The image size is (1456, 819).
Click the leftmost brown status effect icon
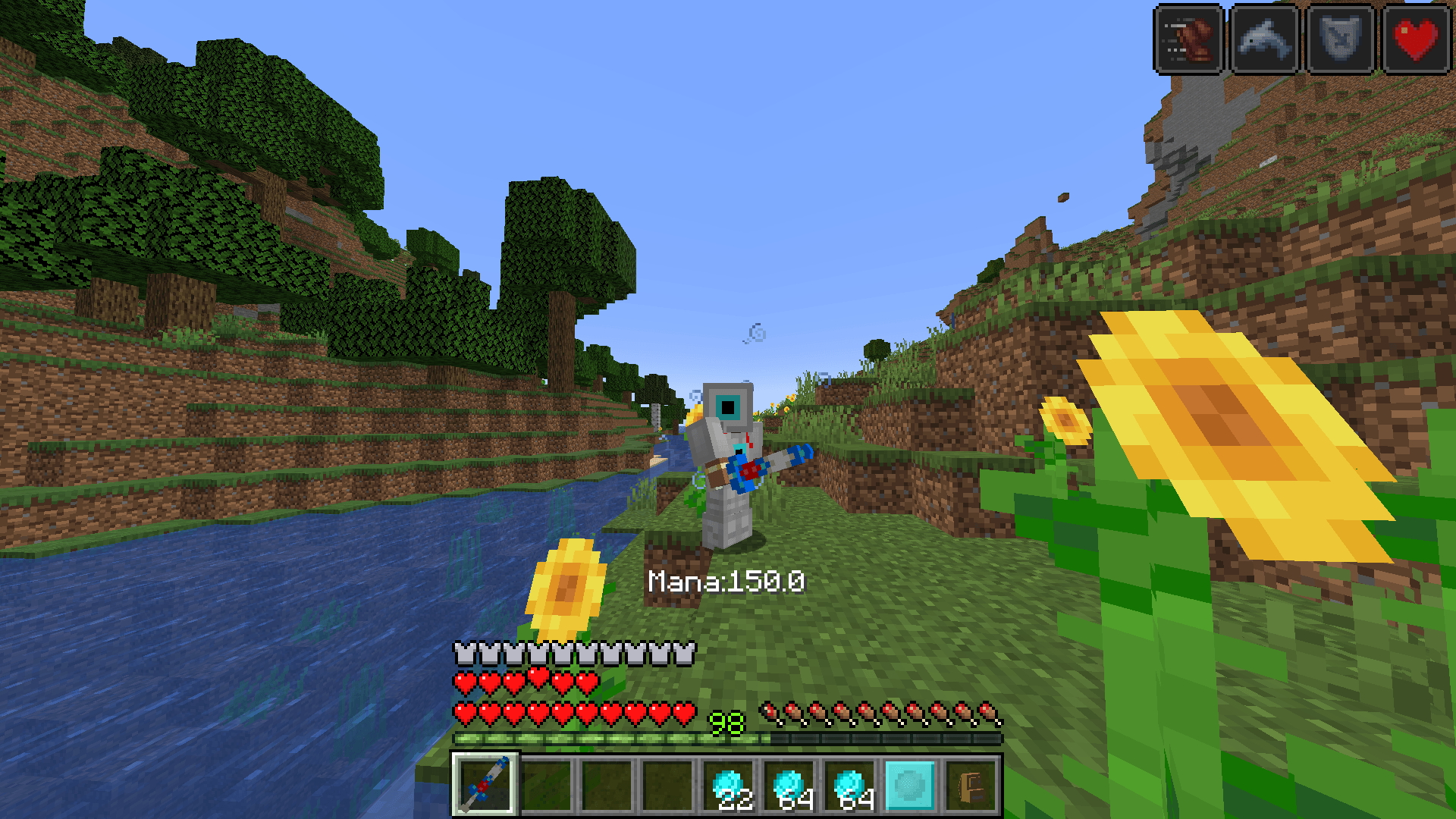[1188, 39]
